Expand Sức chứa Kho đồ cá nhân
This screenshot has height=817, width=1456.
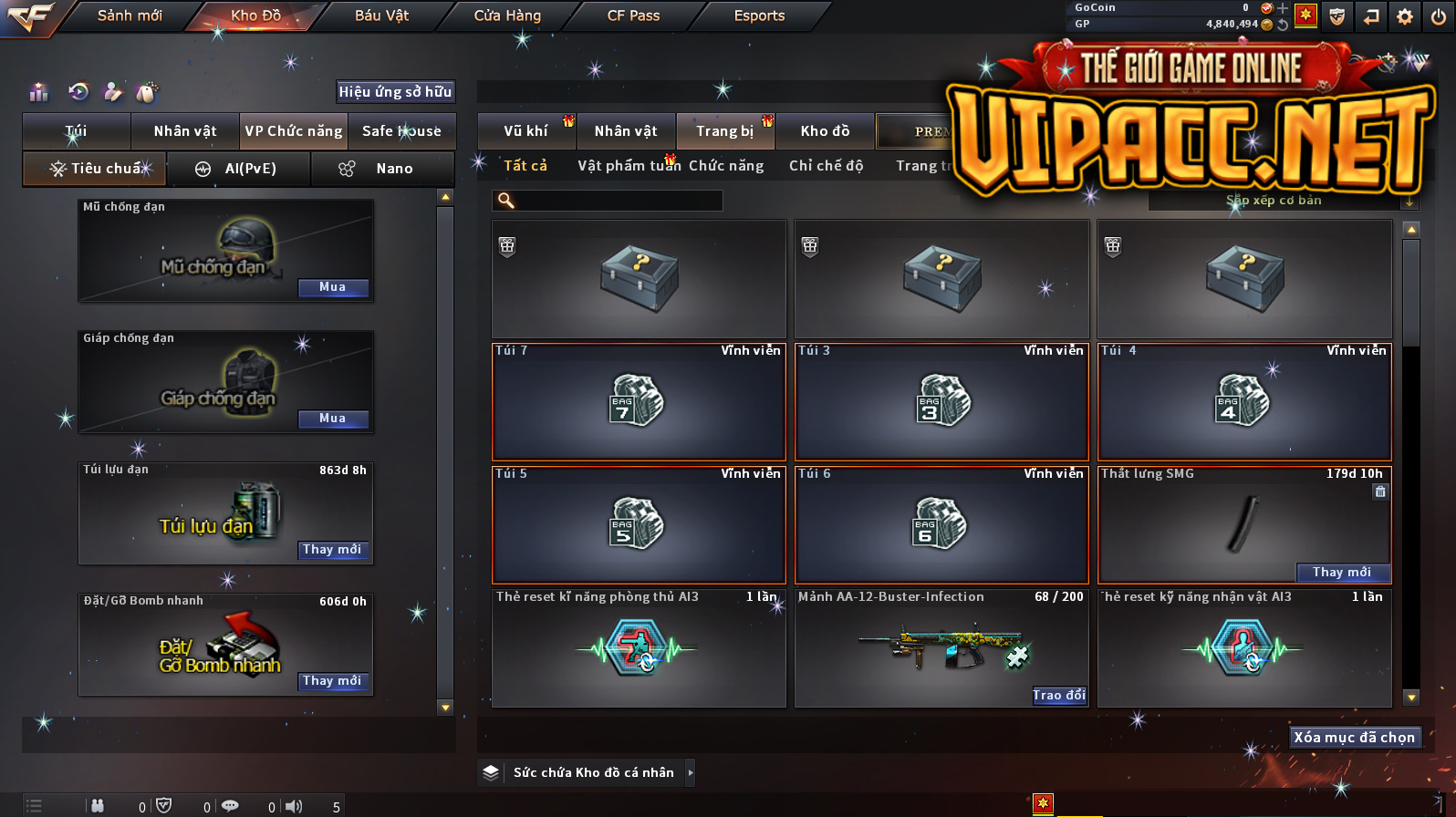pos(691,772)
